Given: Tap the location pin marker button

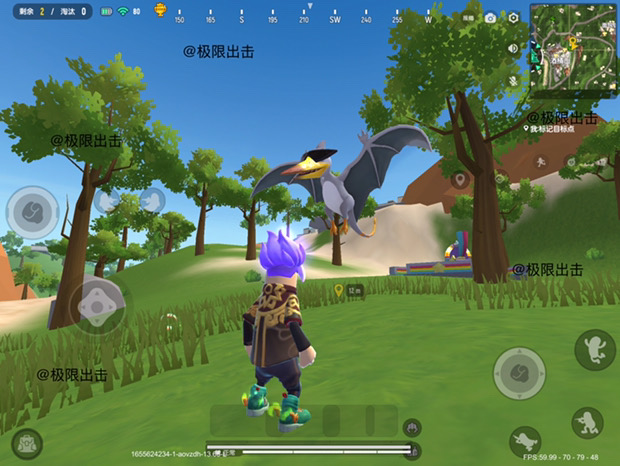Looking at the screenshot, I should coord(460,180).
